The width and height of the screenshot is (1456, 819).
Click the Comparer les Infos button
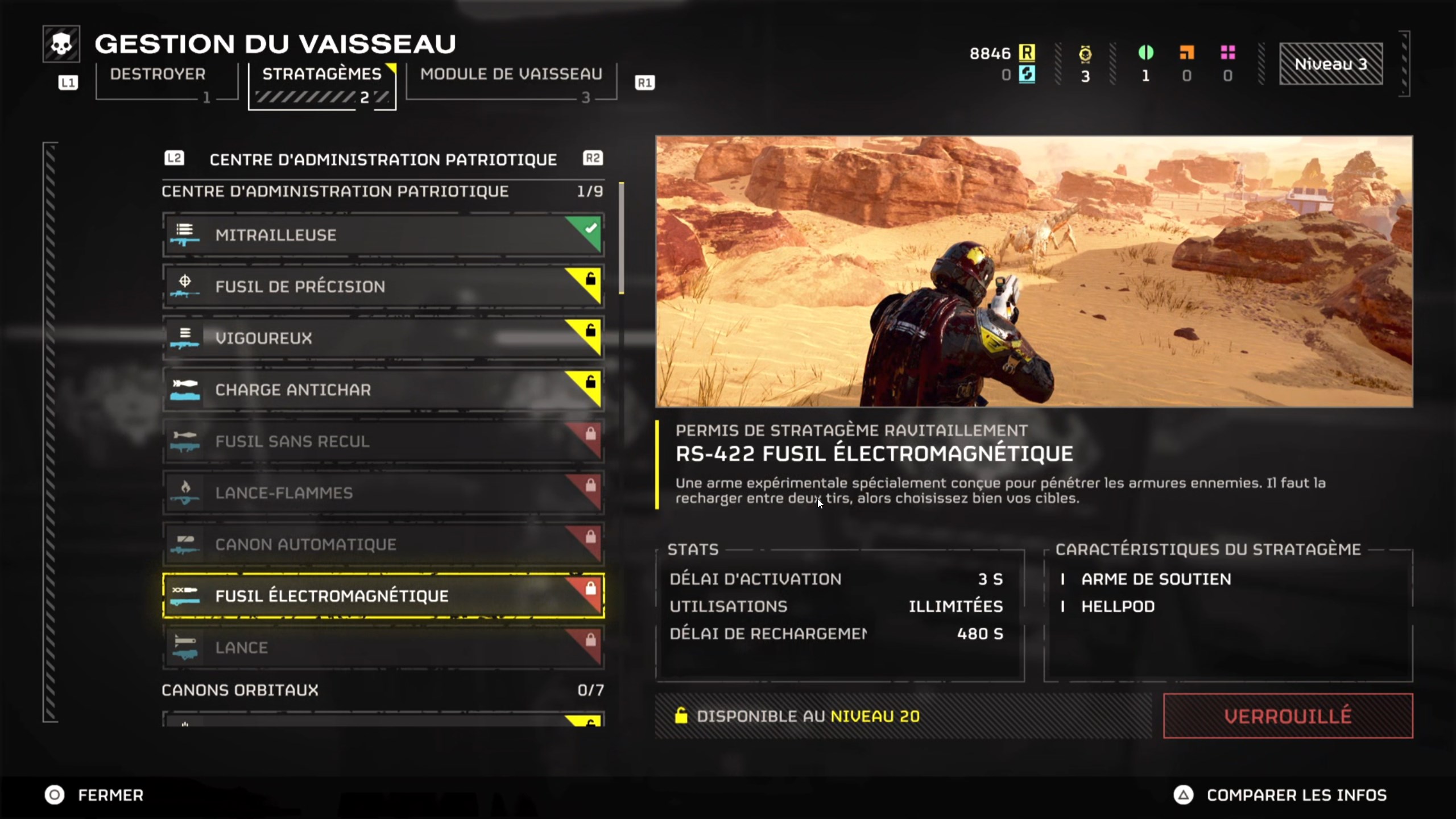point(1297,795)
